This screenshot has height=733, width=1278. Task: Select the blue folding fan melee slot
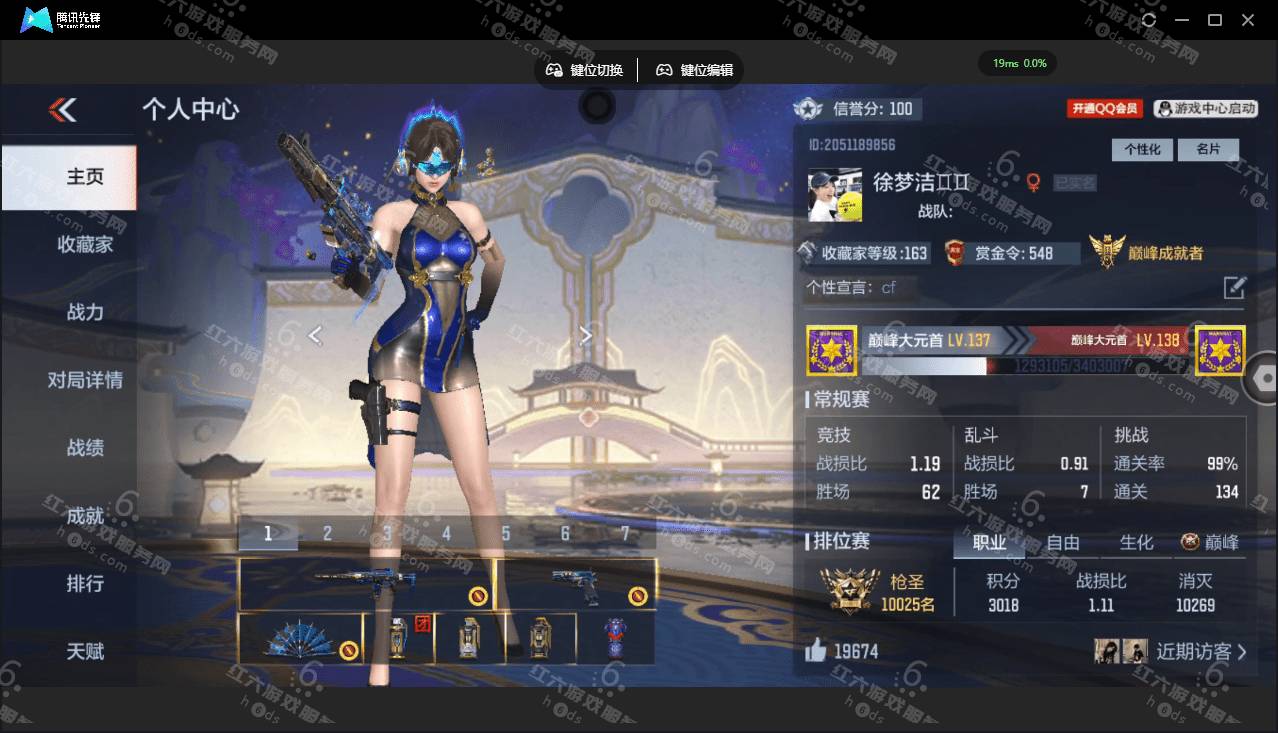tap(299, 638)
